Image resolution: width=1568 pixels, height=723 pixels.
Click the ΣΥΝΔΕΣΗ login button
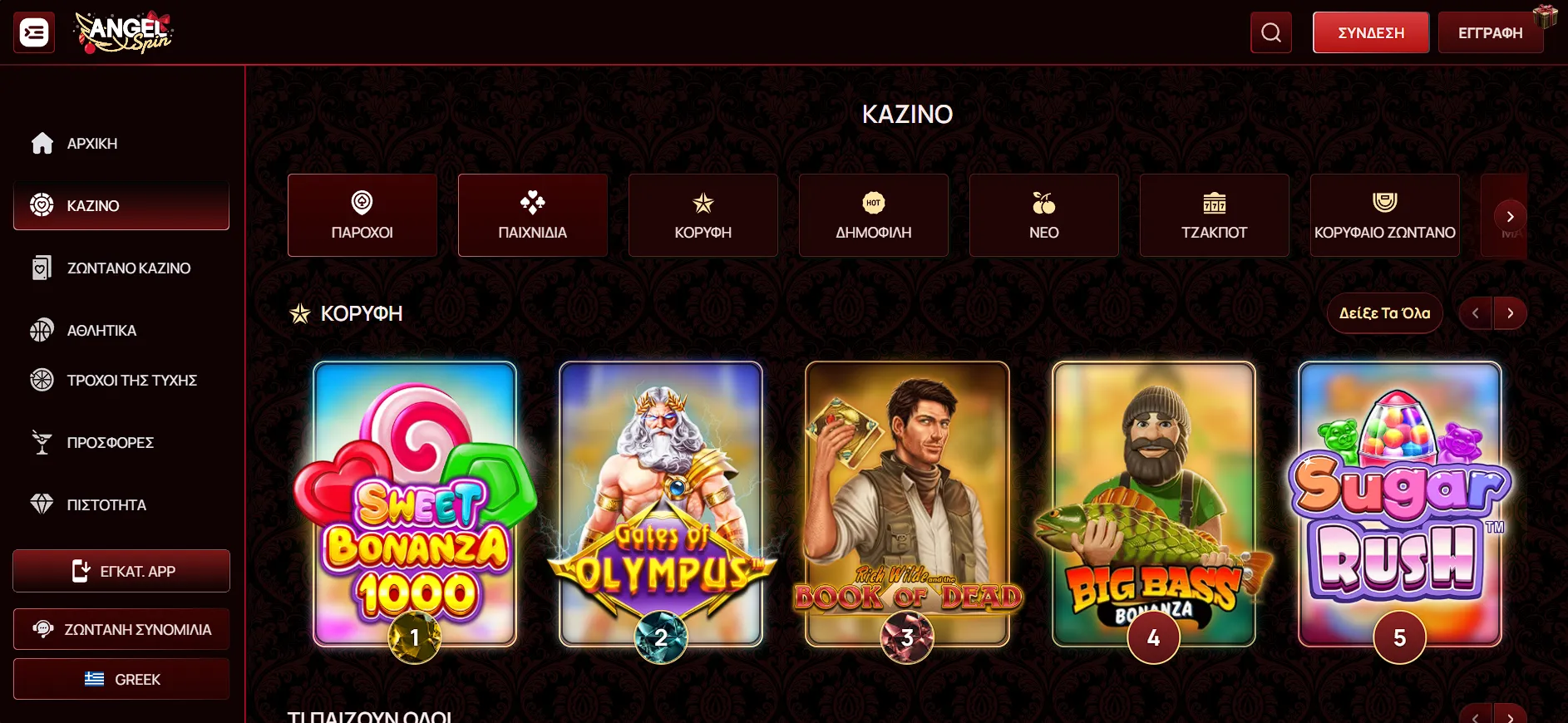(x=1370, y=33)
